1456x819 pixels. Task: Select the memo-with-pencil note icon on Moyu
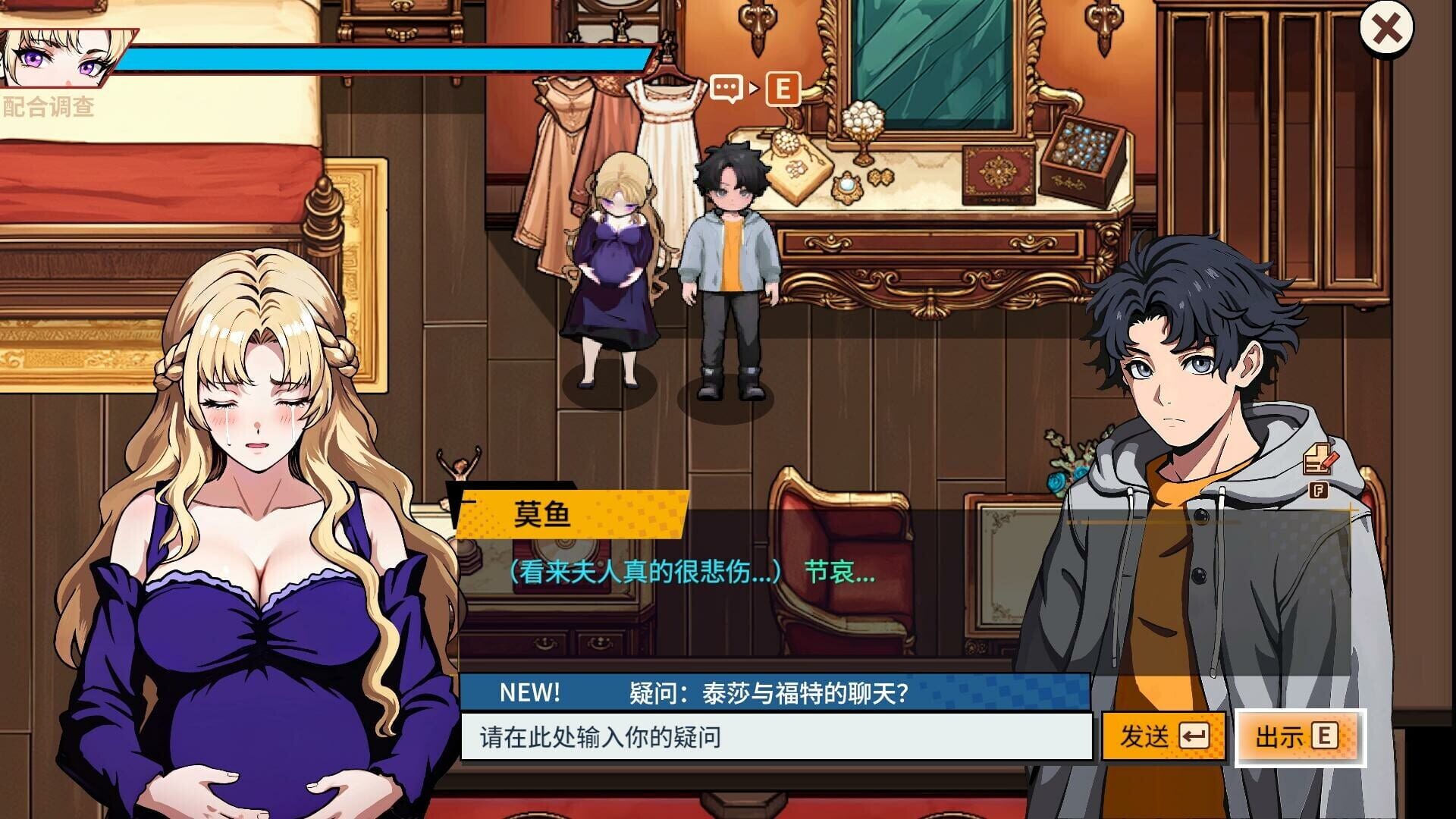[1317, 459]
